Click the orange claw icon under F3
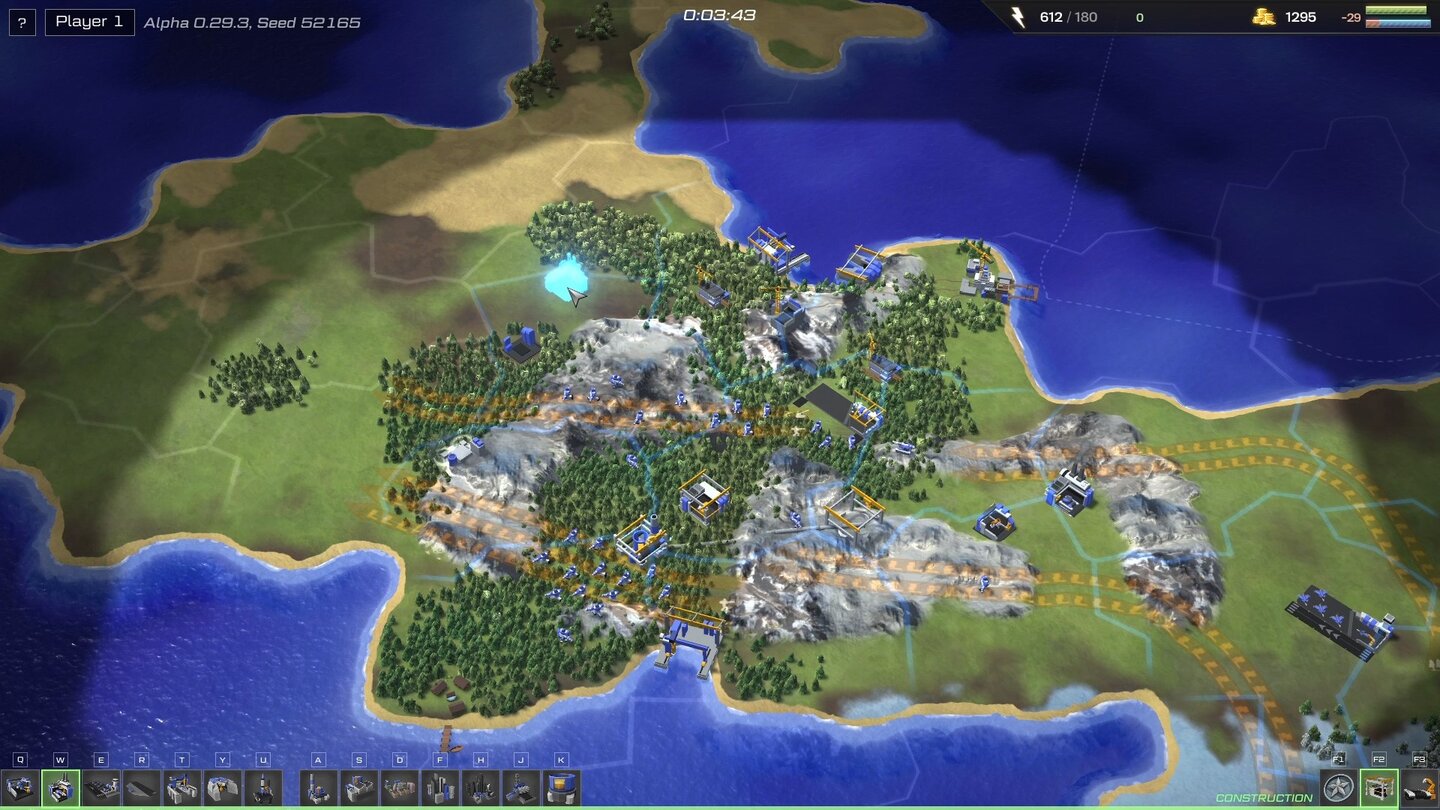The height and width of the screenshot is (810, 1440). click(1420, 788)
